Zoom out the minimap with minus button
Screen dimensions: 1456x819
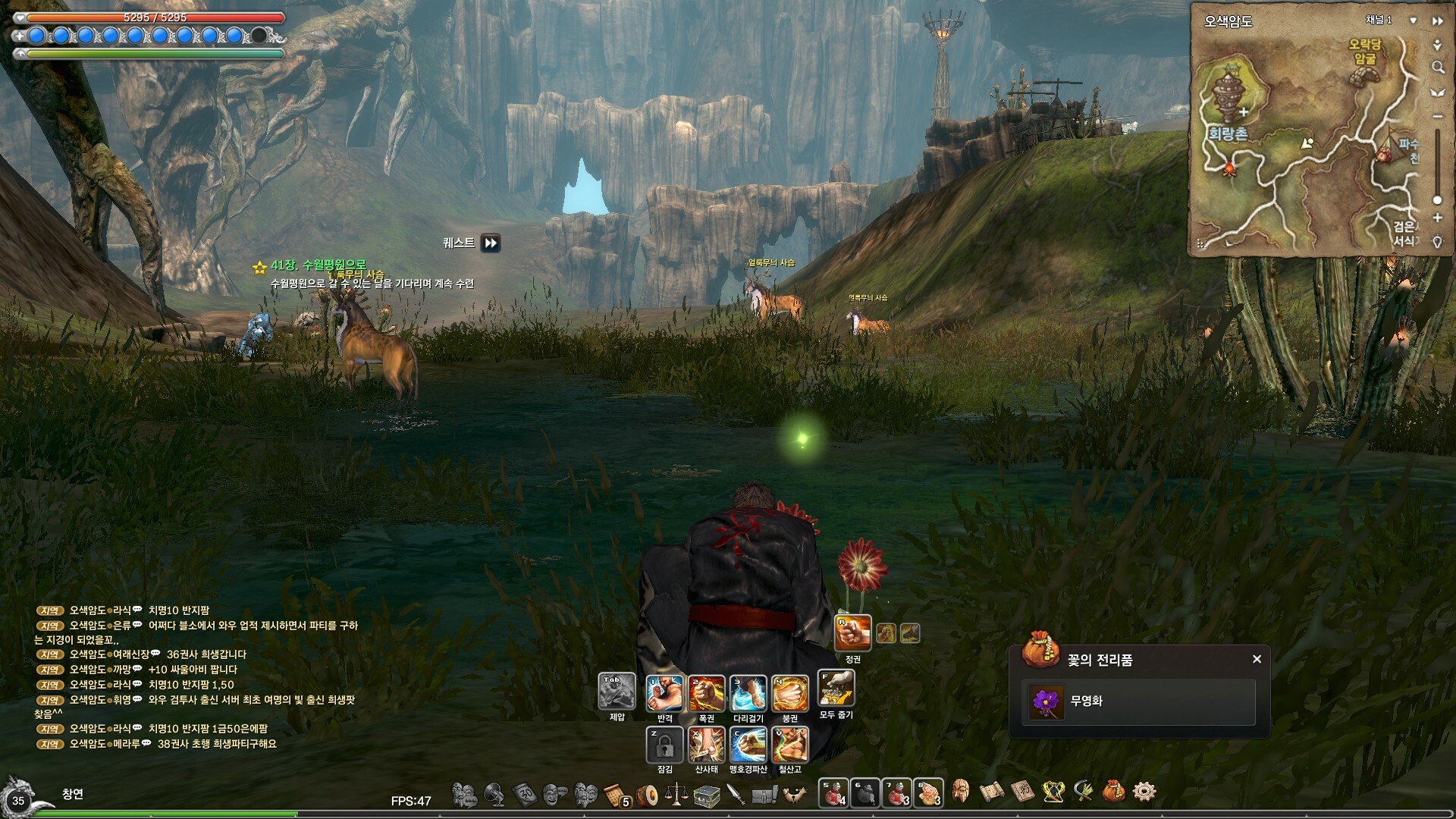1437,117
